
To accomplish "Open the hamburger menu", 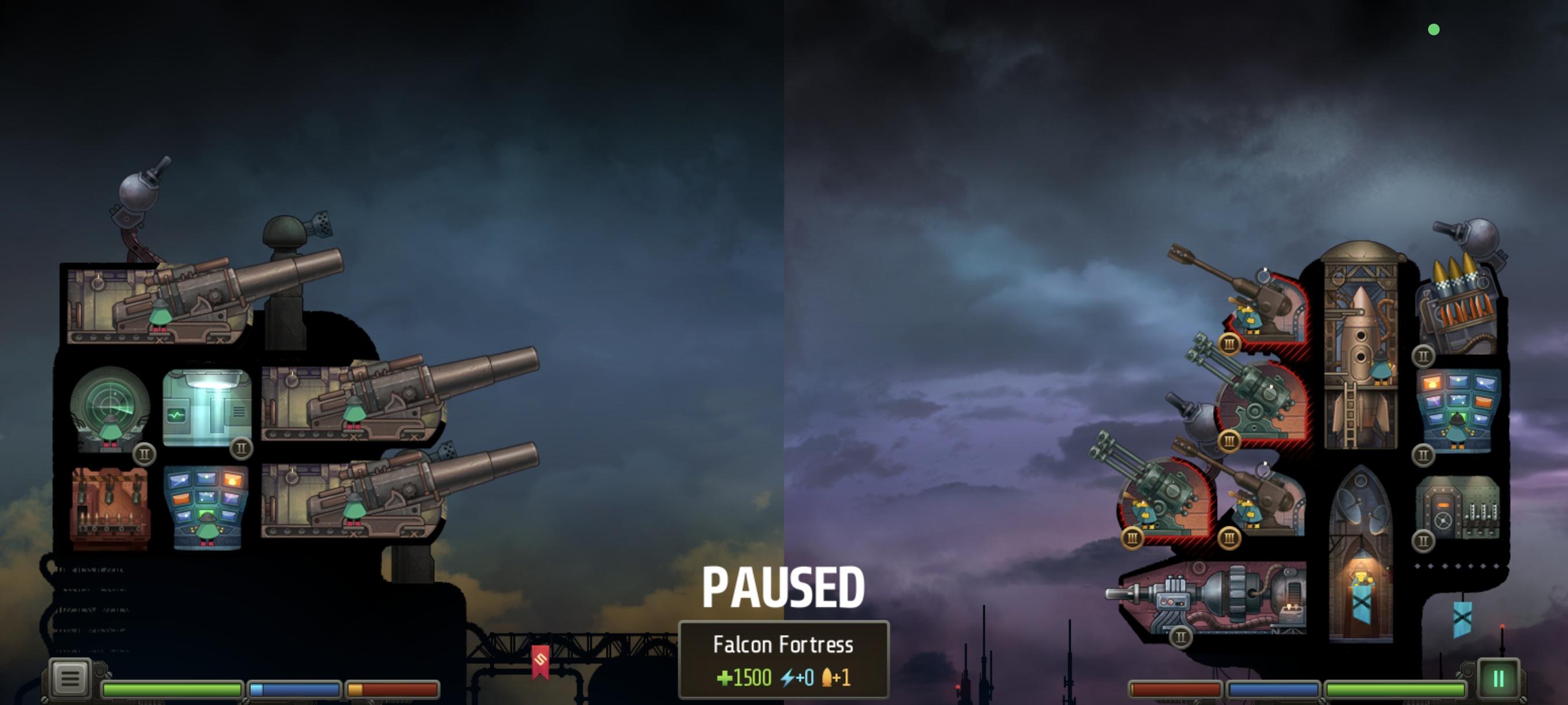I will (x=69, y=677).
